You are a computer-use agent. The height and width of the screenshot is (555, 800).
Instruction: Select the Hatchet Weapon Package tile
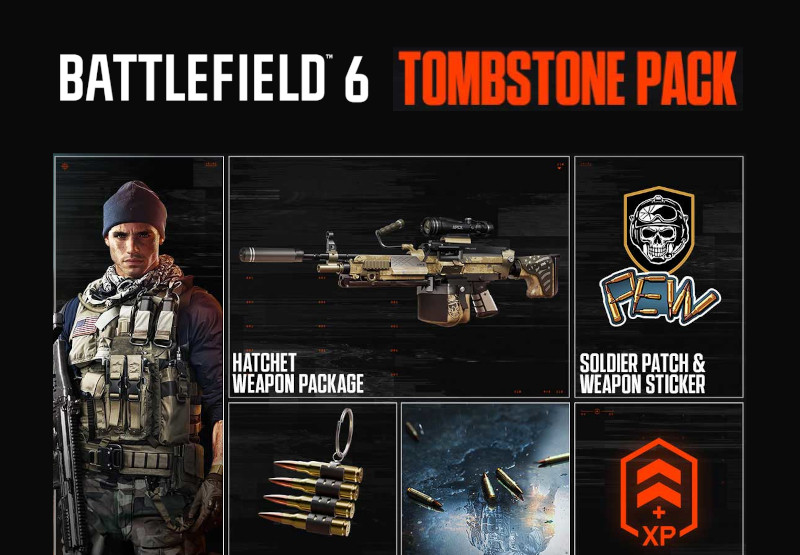click(x=398, y=277)
